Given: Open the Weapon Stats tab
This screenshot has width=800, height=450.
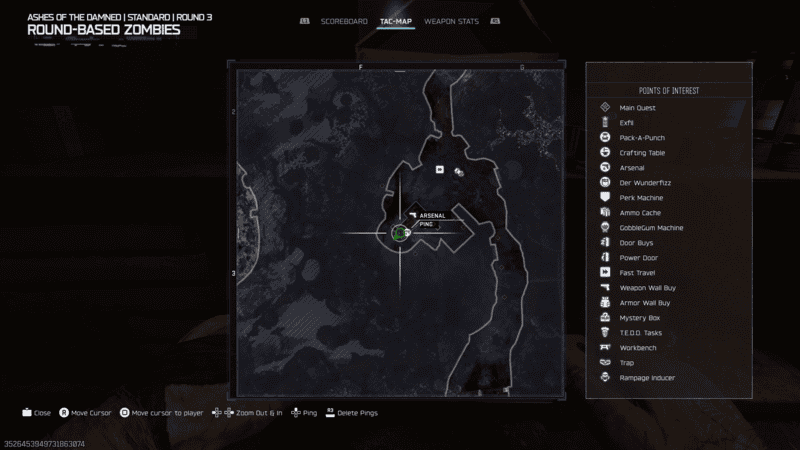Looking at the screenshot, I should (452, 20).
